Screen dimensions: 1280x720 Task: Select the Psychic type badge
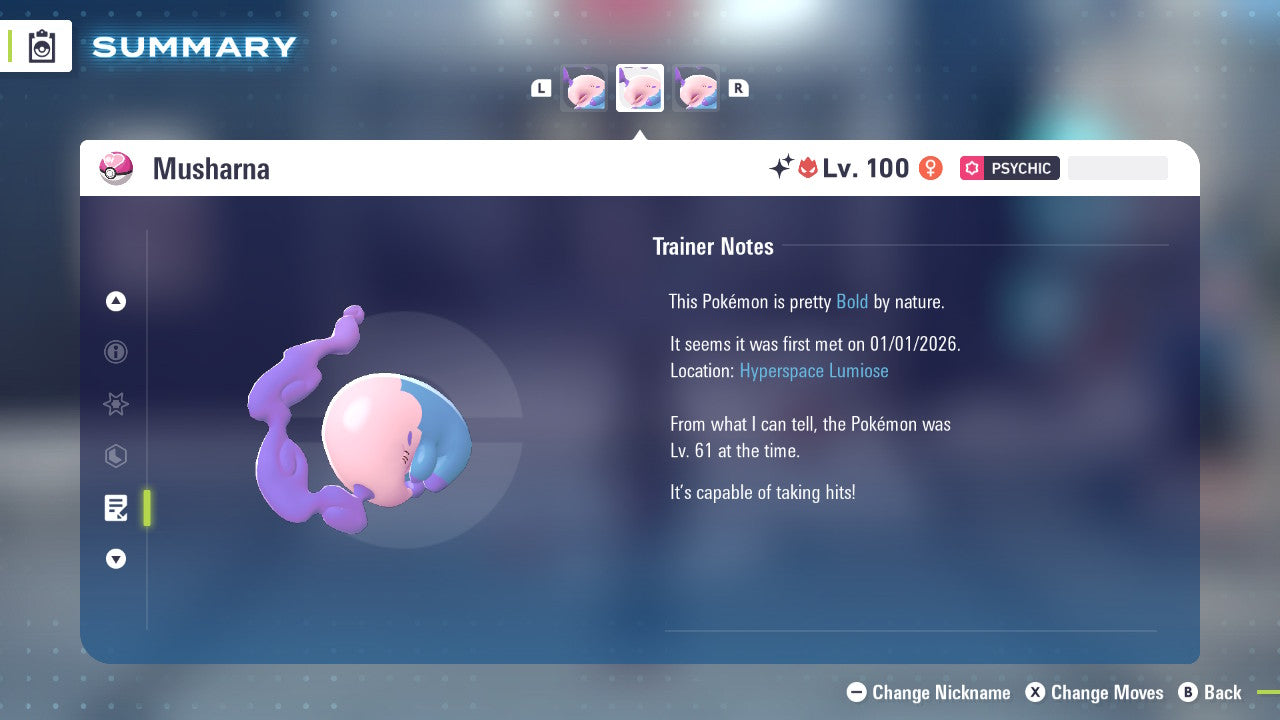[x=1010, y=168]
